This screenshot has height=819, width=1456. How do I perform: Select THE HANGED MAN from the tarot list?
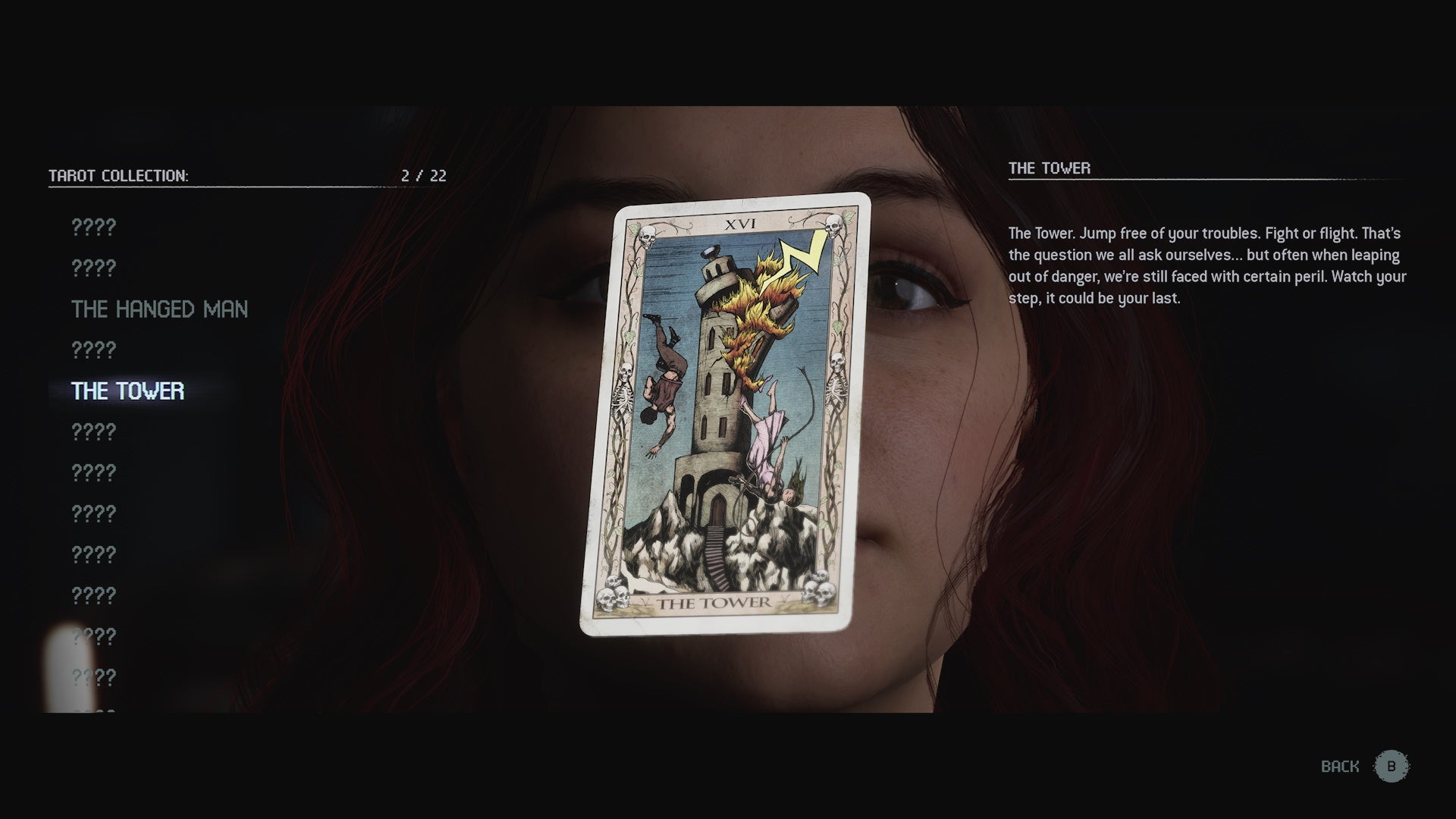[x=158, y=309]
